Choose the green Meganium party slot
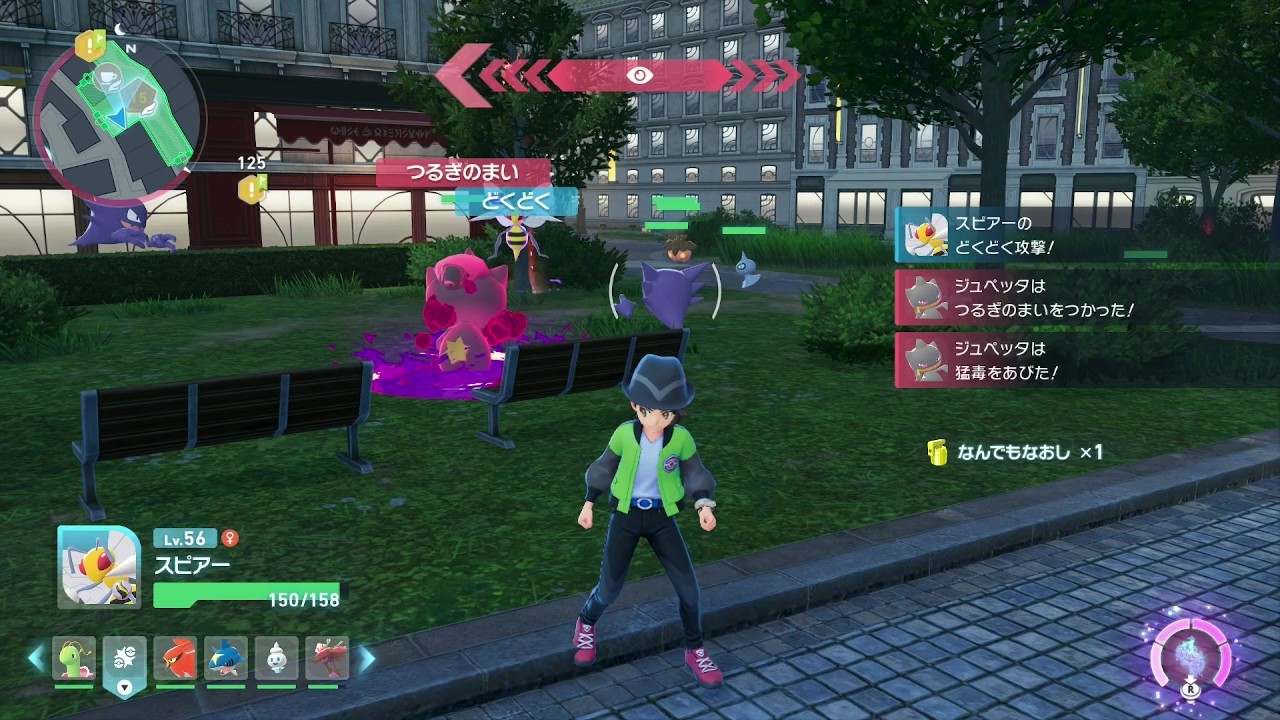Viewport: 1280px width, 720px height. (74, 659)
